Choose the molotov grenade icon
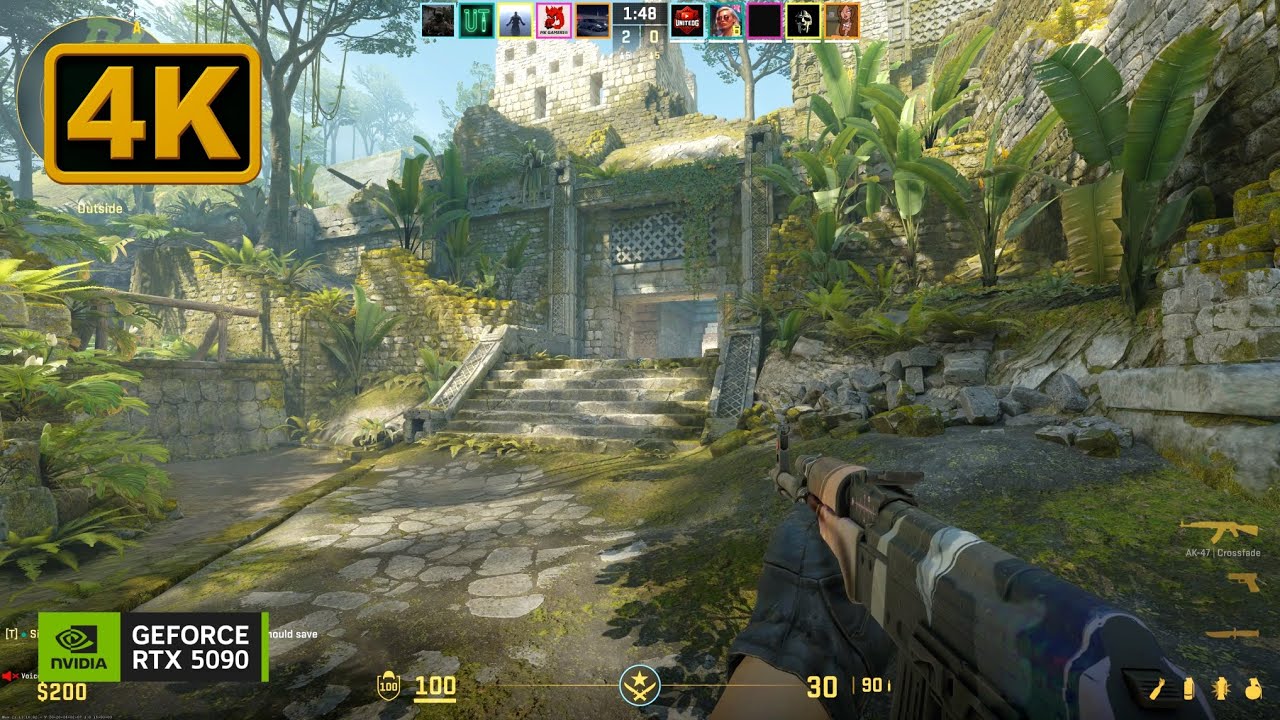Screen dimensions: 1280x720 click(x=1159, y=688)
